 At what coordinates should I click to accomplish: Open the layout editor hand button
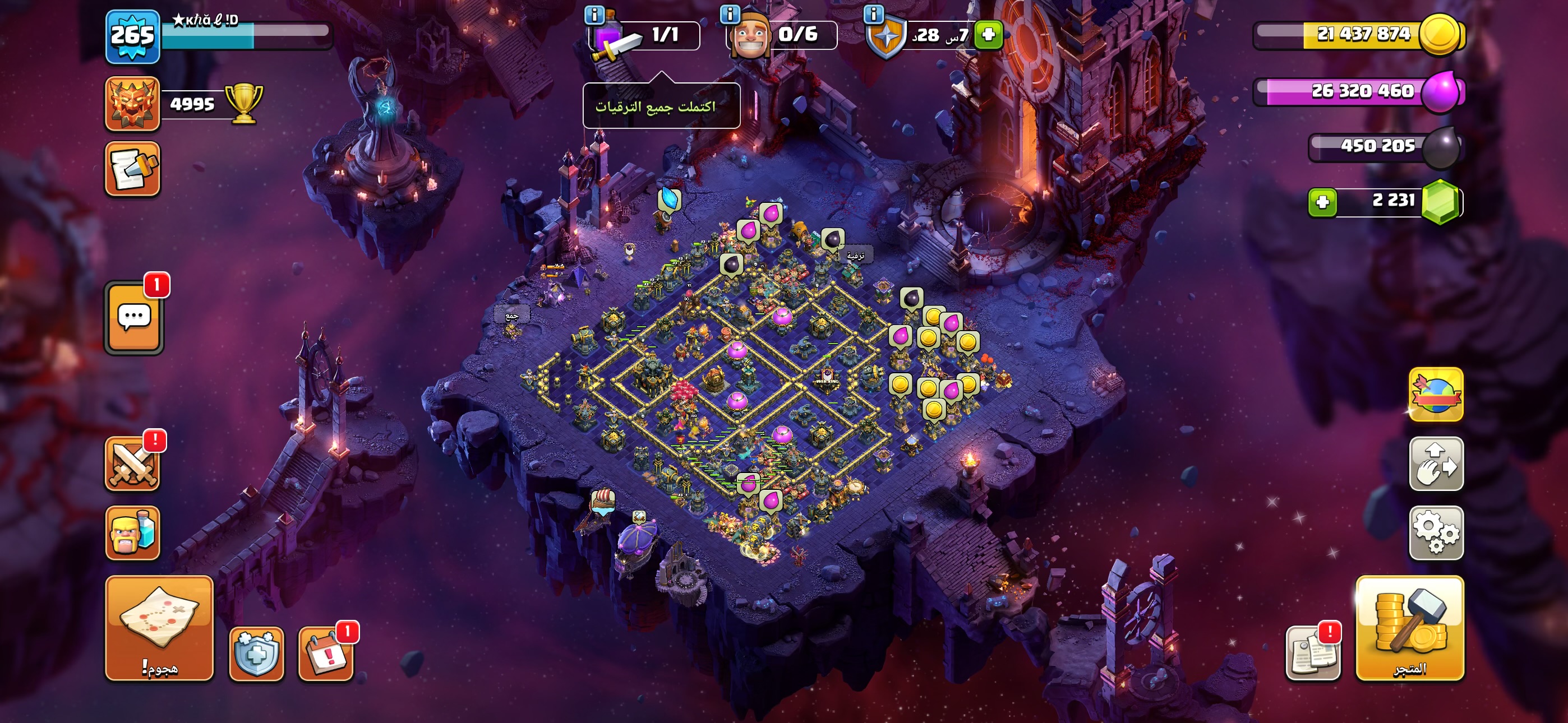(x=1436, y=464)
